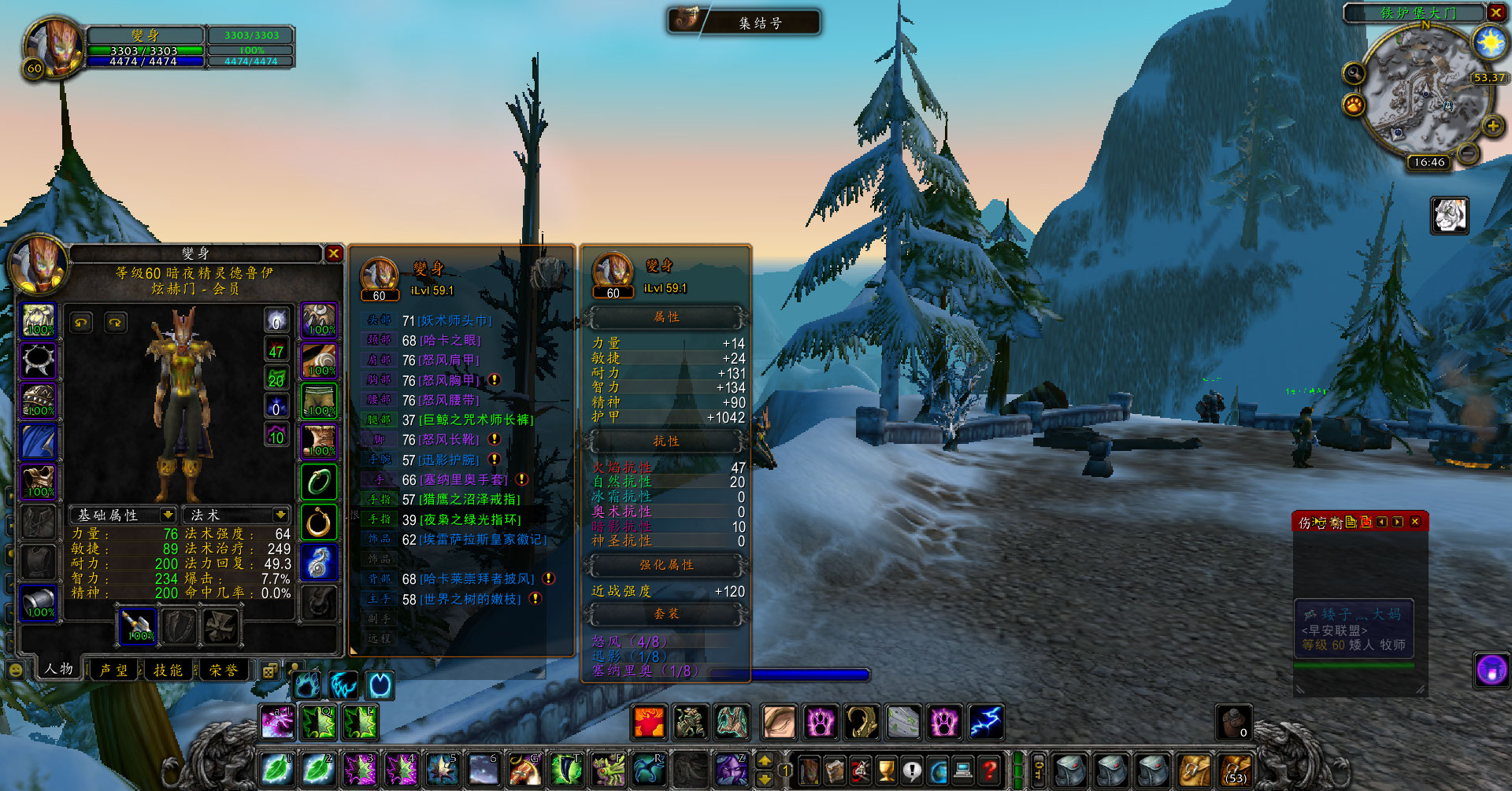This screenshot has width=1512, height=791.
Task: Open the 法术 stat category dropdown
Action: [280, 515]
